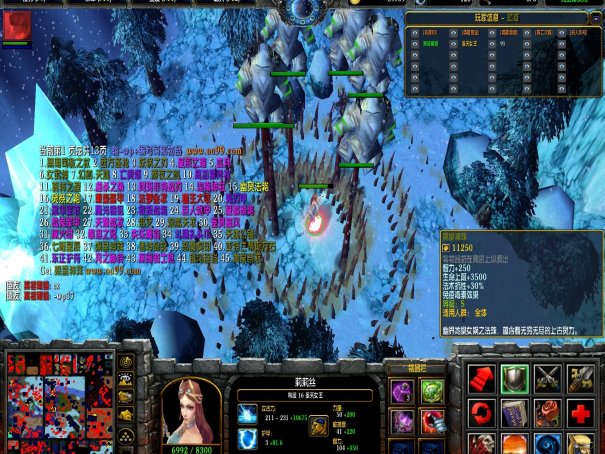Activate the red upward arrow command
This screenshot has width=605, height=454.
482,379
